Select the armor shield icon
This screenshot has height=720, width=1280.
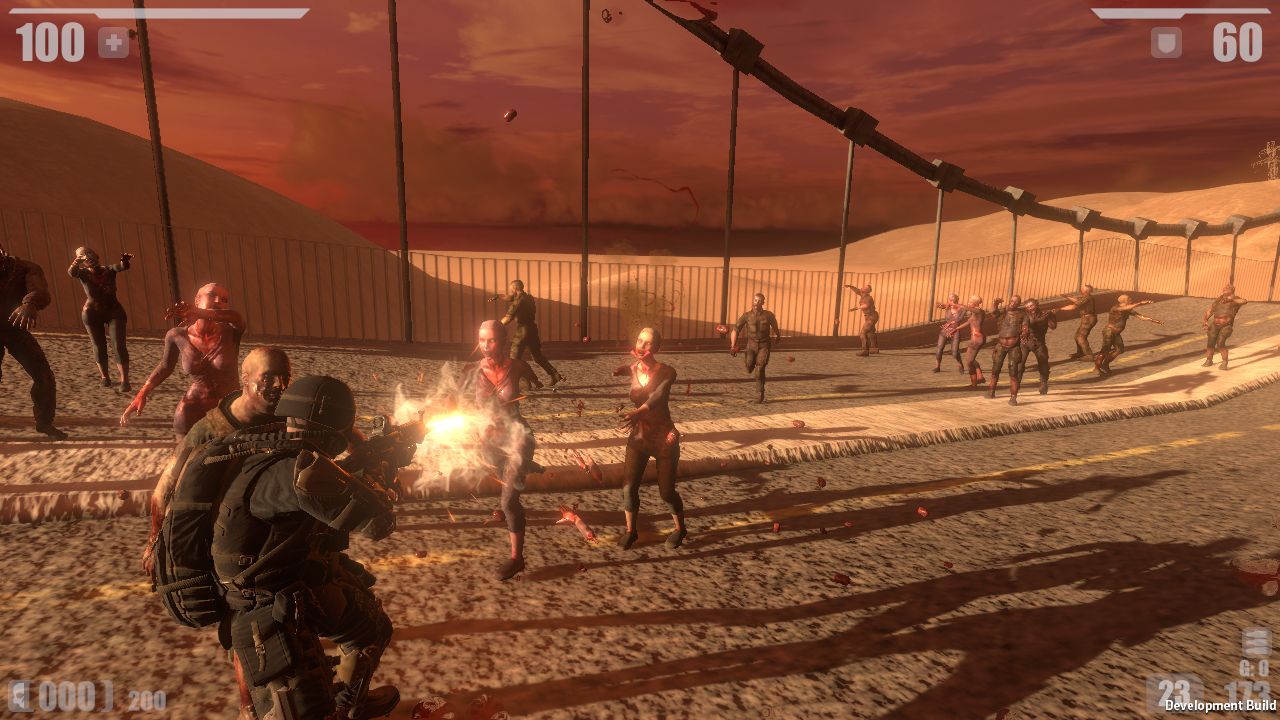(x=1166, y=42)
